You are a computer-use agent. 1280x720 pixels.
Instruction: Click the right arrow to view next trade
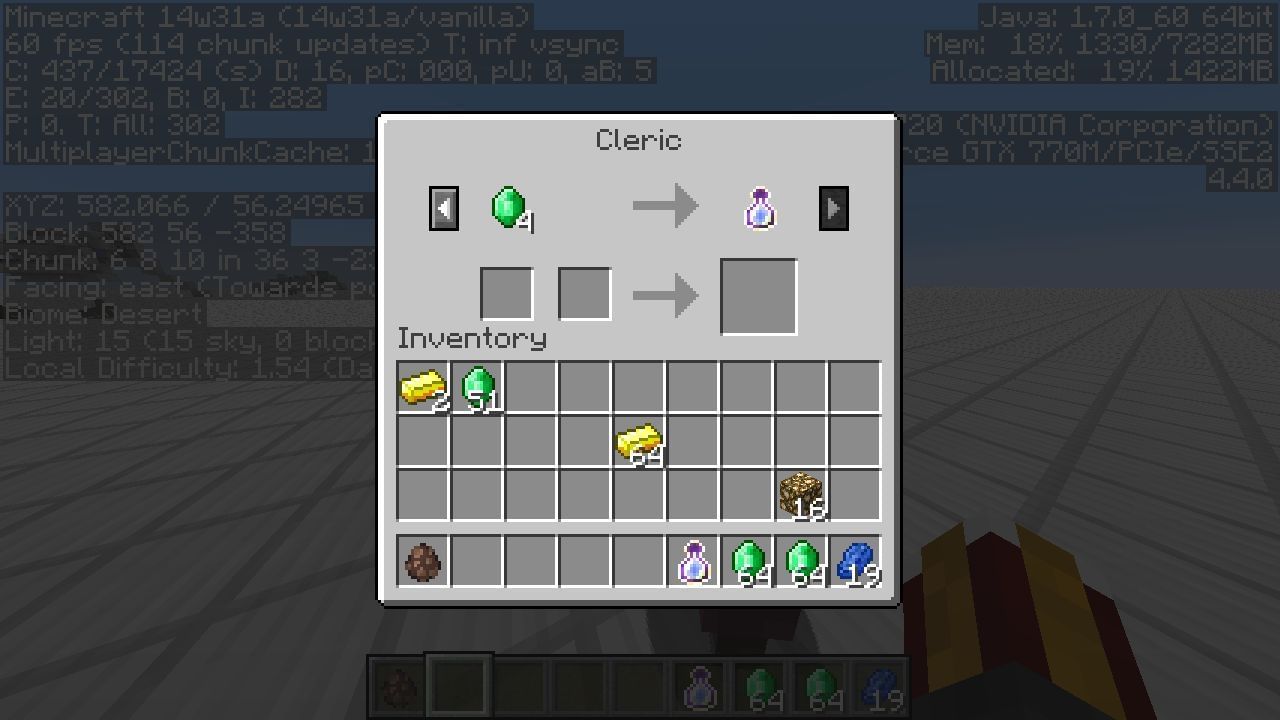[833, 206]
